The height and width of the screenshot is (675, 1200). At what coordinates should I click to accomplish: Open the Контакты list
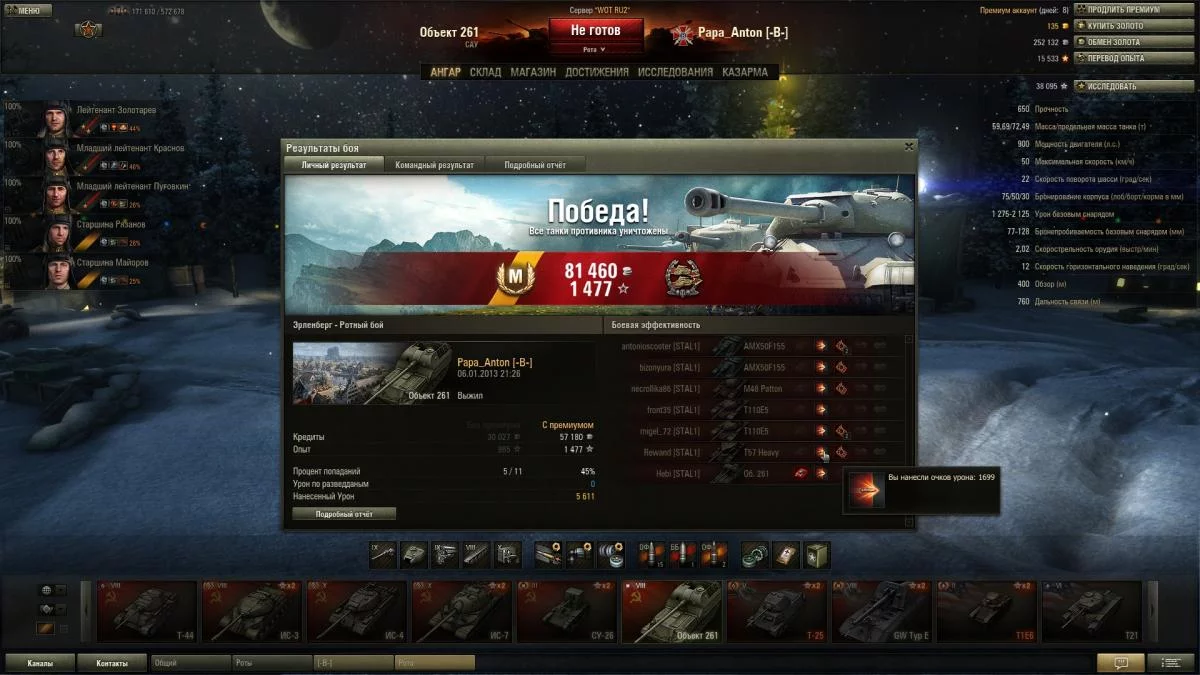(112, 663)
